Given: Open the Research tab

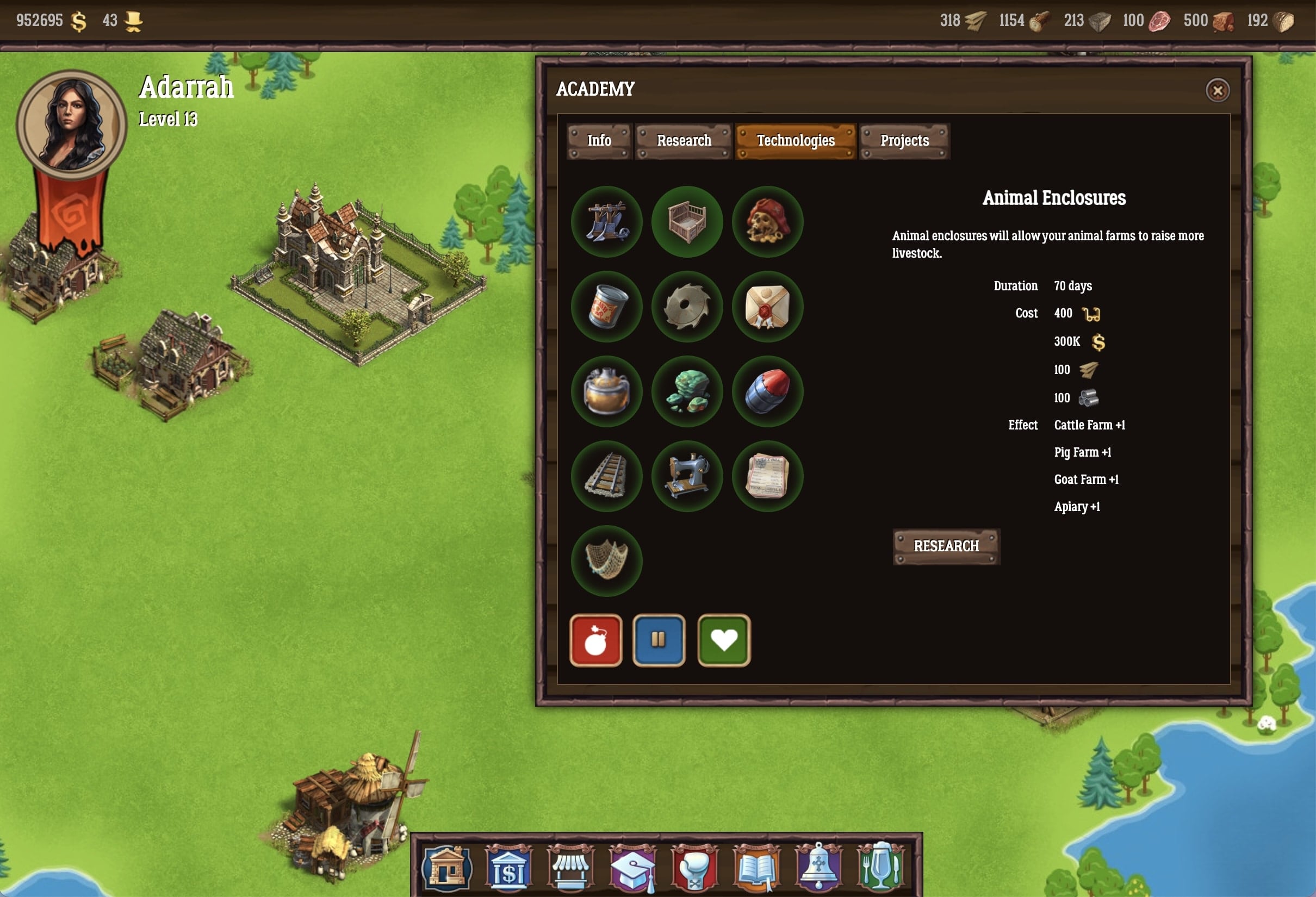Looking at the screenshot, I should [x=684, y=141].
